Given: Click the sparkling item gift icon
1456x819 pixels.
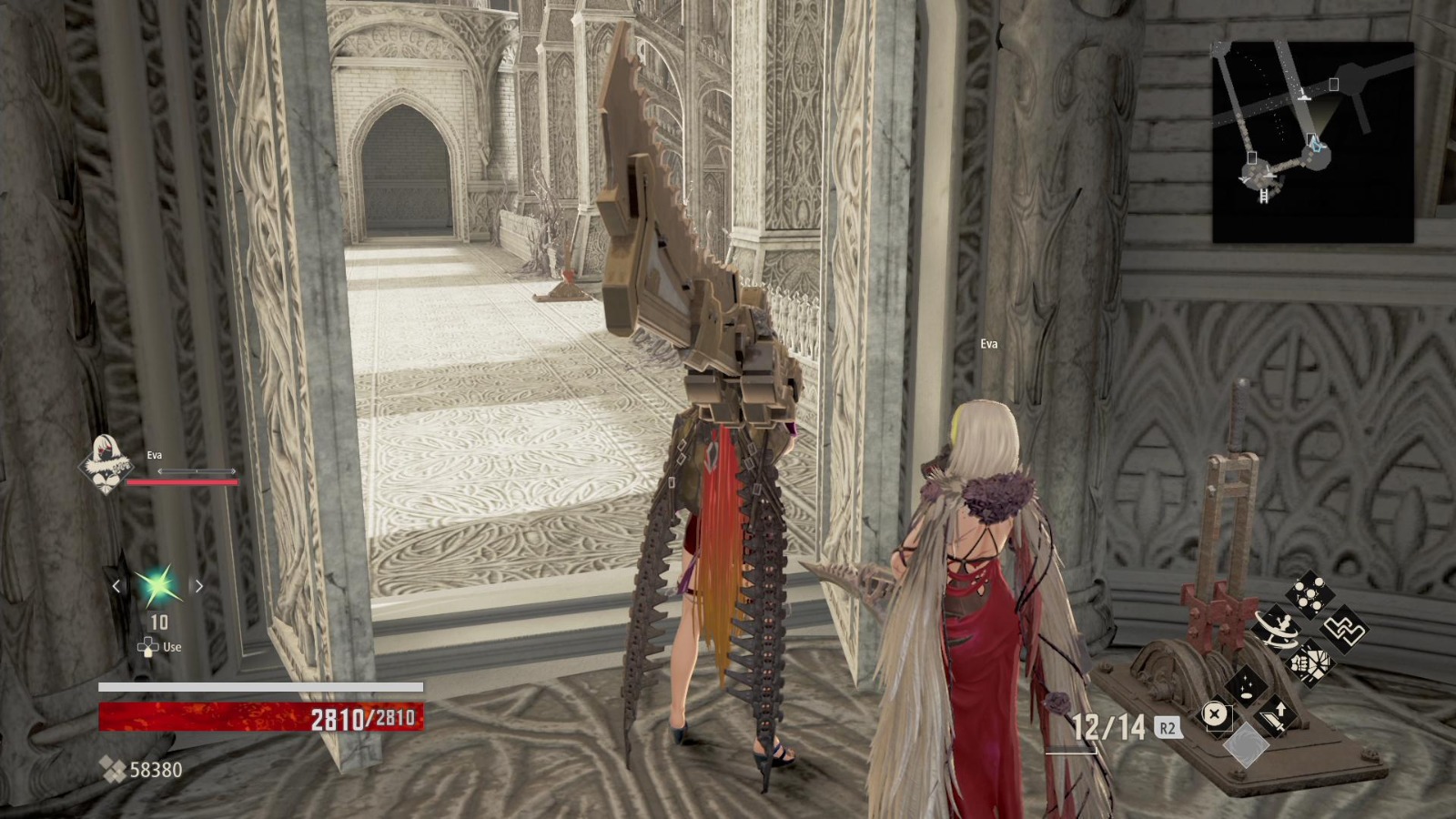Looking at the screenshot, I should point(1246,688).
